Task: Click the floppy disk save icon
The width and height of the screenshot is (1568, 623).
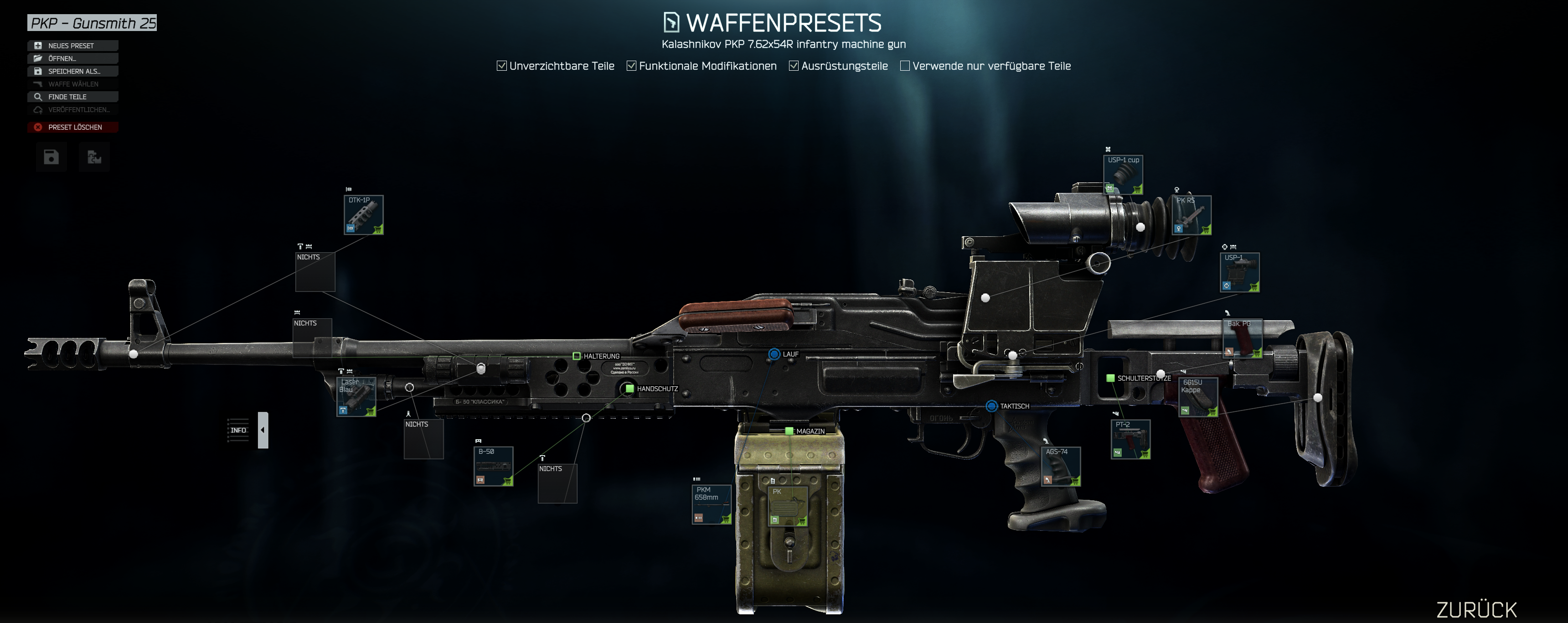Action: click(51, 158)
